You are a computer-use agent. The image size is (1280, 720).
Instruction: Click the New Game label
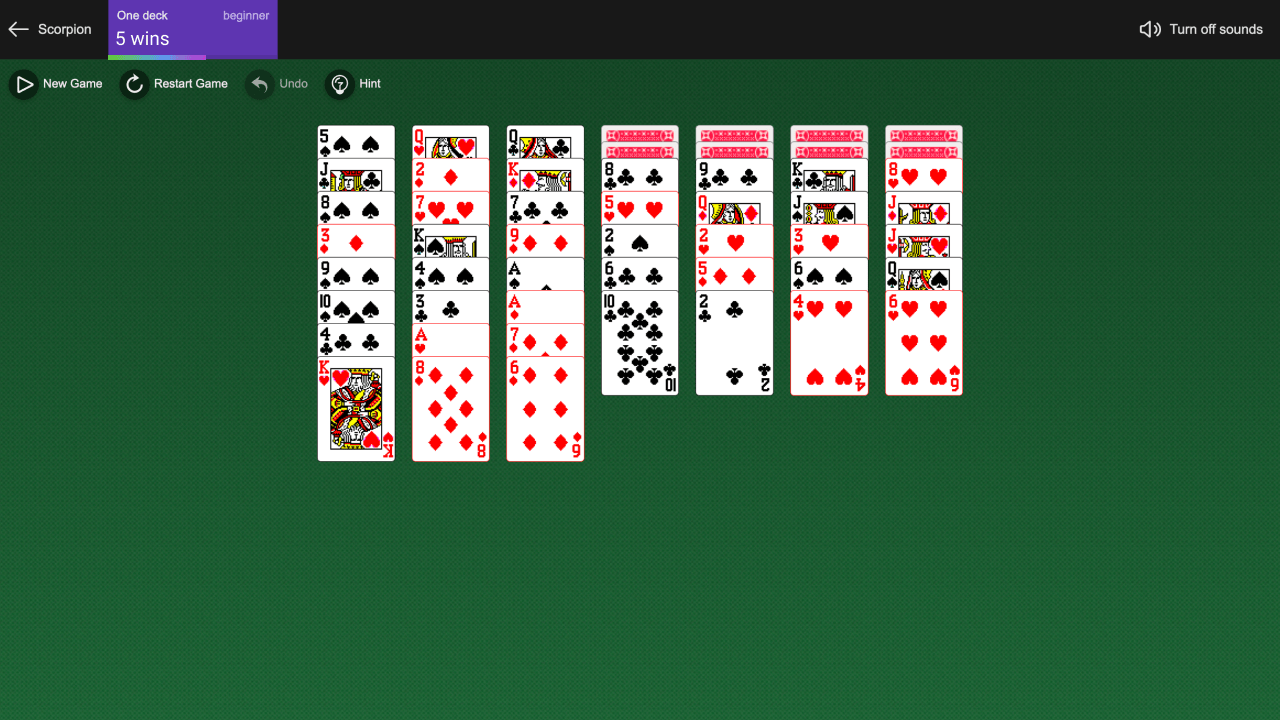71,84
